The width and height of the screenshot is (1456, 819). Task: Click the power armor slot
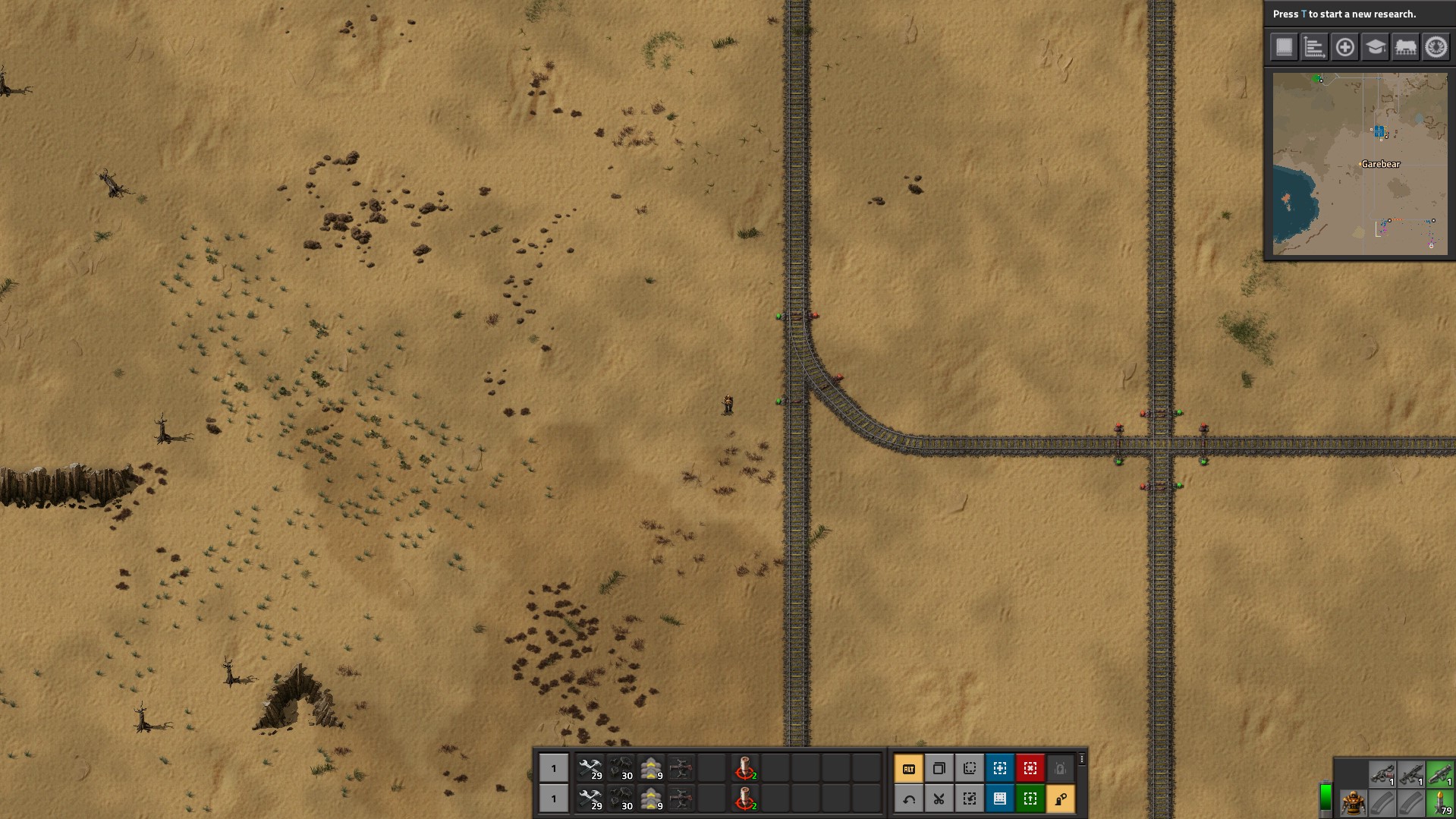click(x=1353, y=803)
